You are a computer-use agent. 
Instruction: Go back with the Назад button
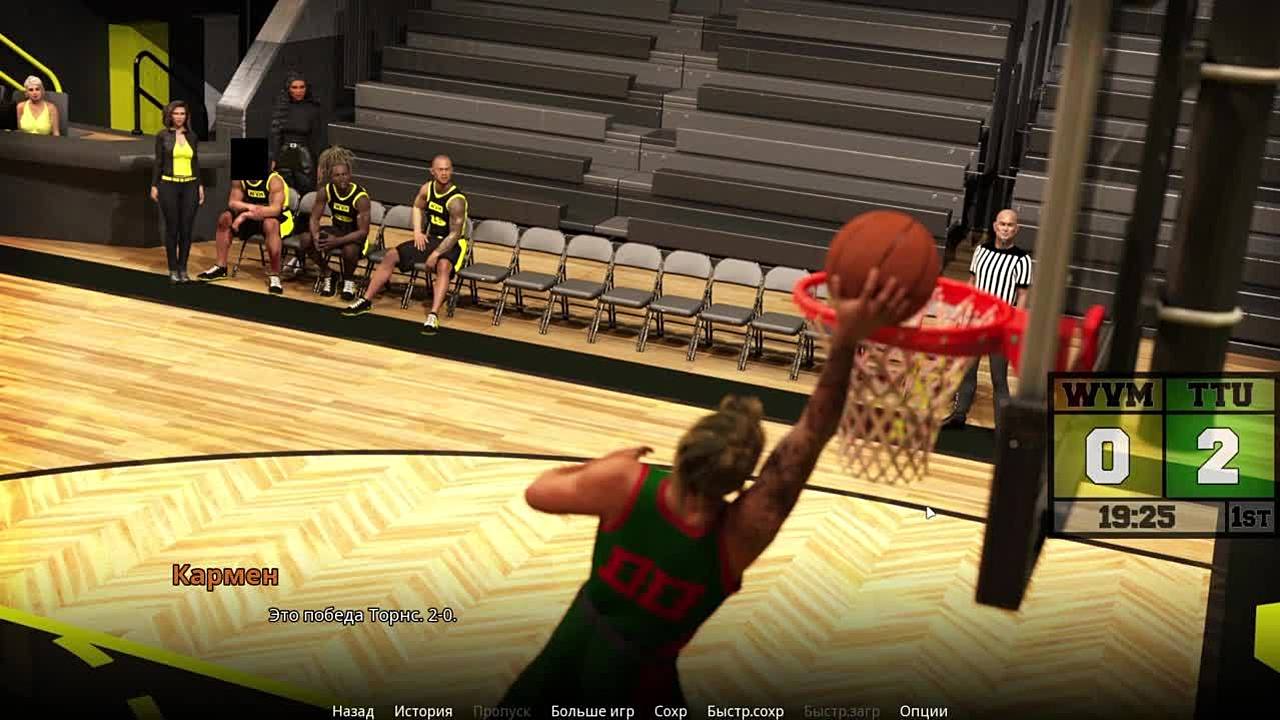(x=353, y=711)
